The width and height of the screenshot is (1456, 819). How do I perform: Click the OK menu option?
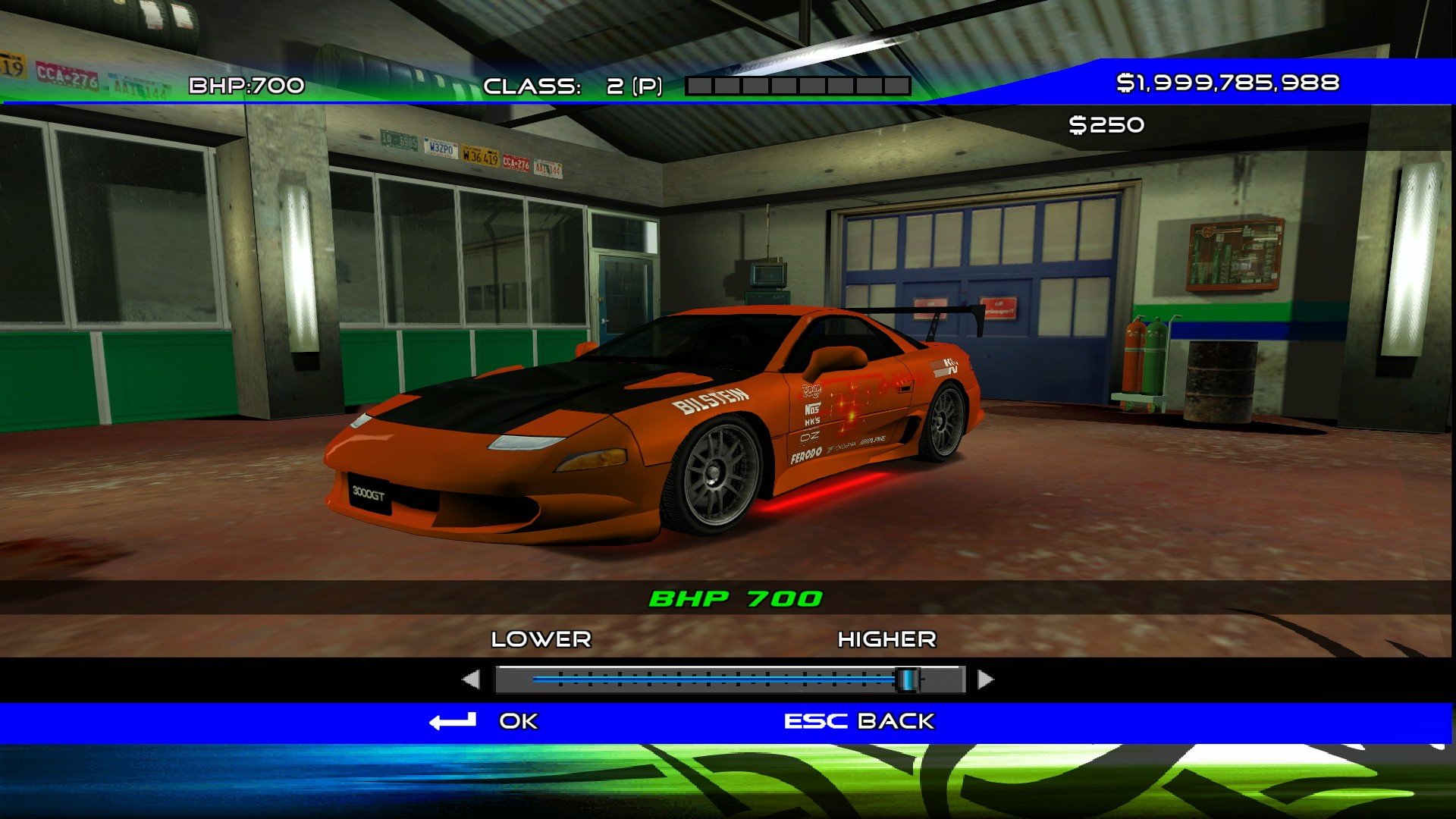click(517, 721)
